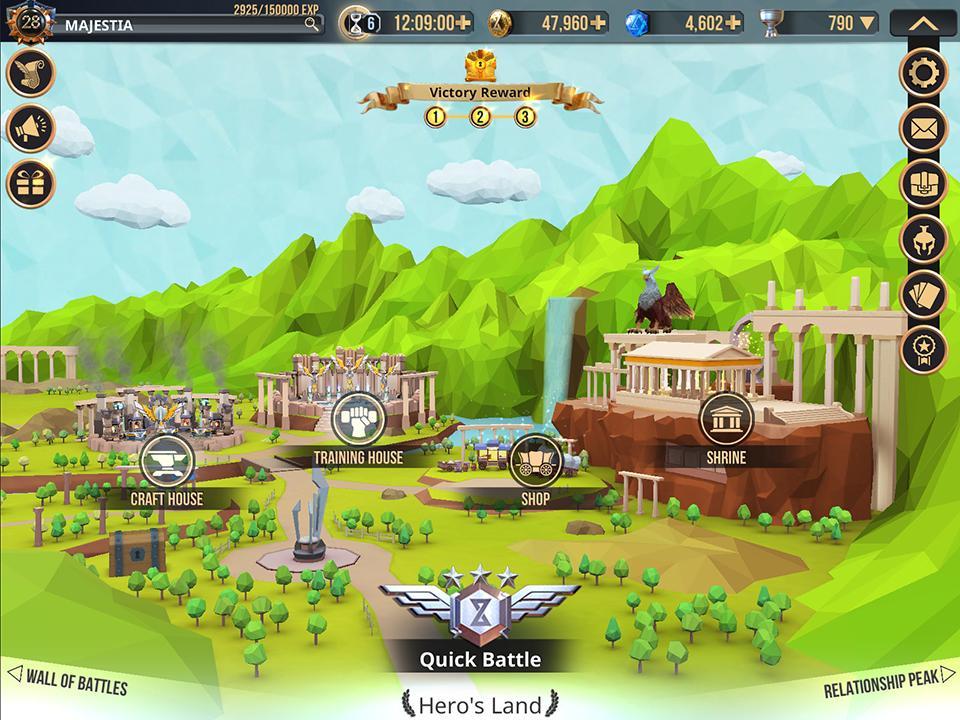Open the treasure chest icon in sidebar
The height and width of the screenshot is (720, 960).
coord(923,183)
